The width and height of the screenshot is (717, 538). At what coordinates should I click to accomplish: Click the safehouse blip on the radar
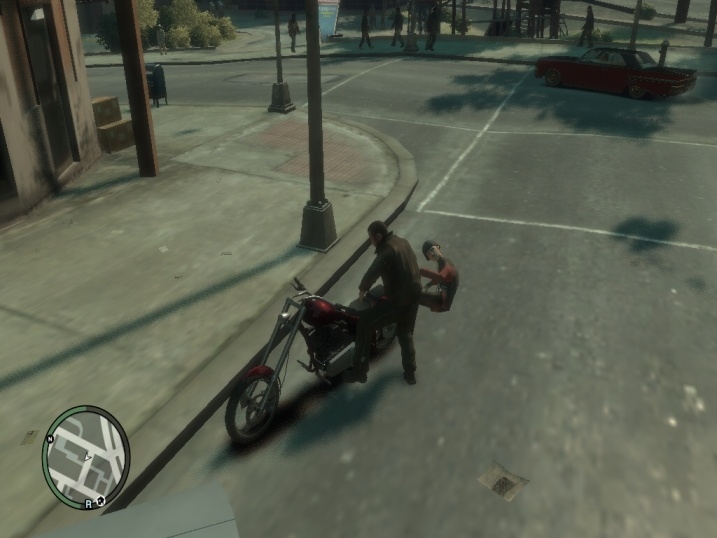(101, 502)
